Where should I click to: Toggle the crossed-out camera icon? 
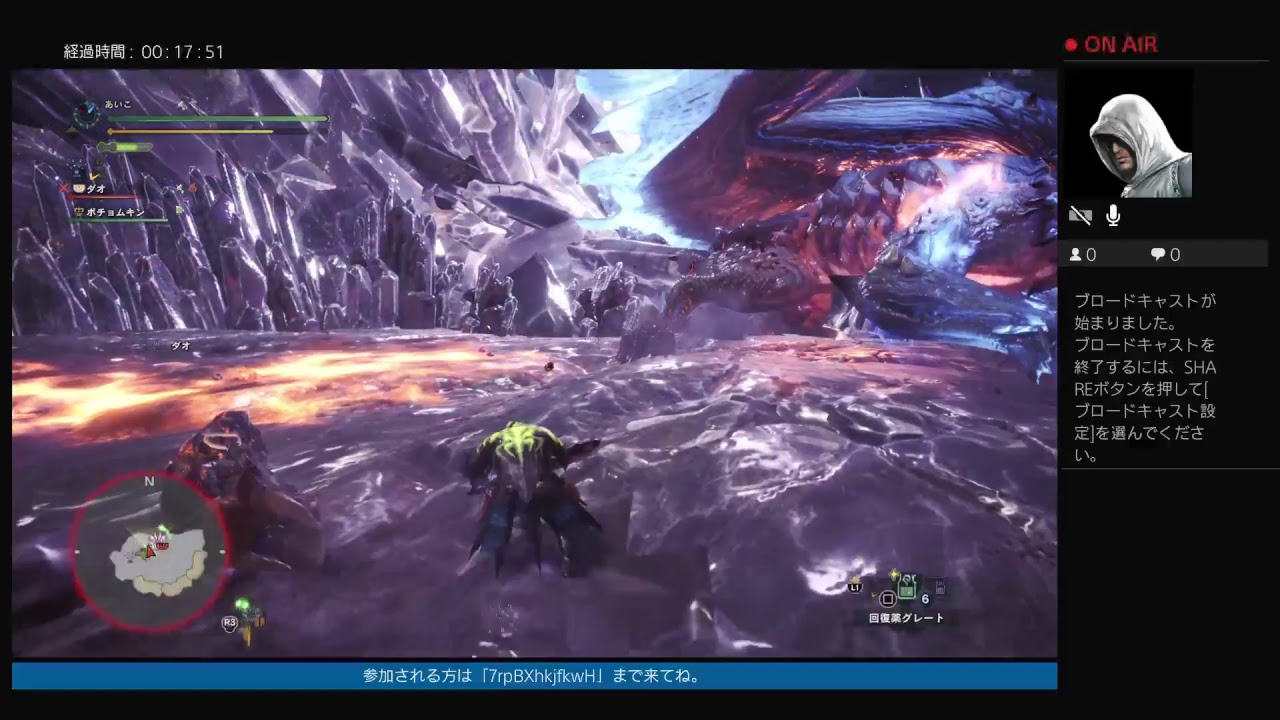1080,215
